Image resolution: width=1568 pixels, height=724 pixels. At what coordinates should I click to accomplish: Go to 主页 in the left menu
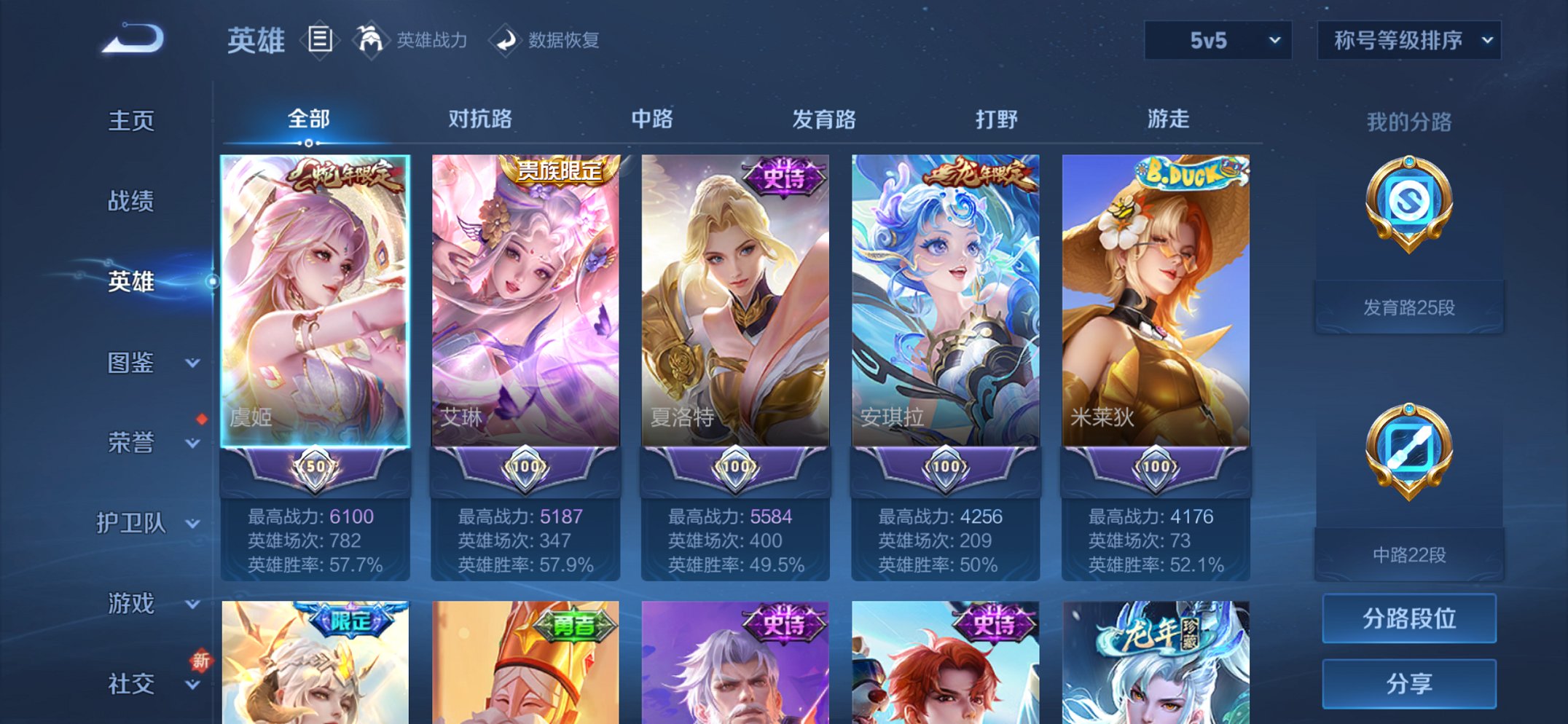pos(131,121)
